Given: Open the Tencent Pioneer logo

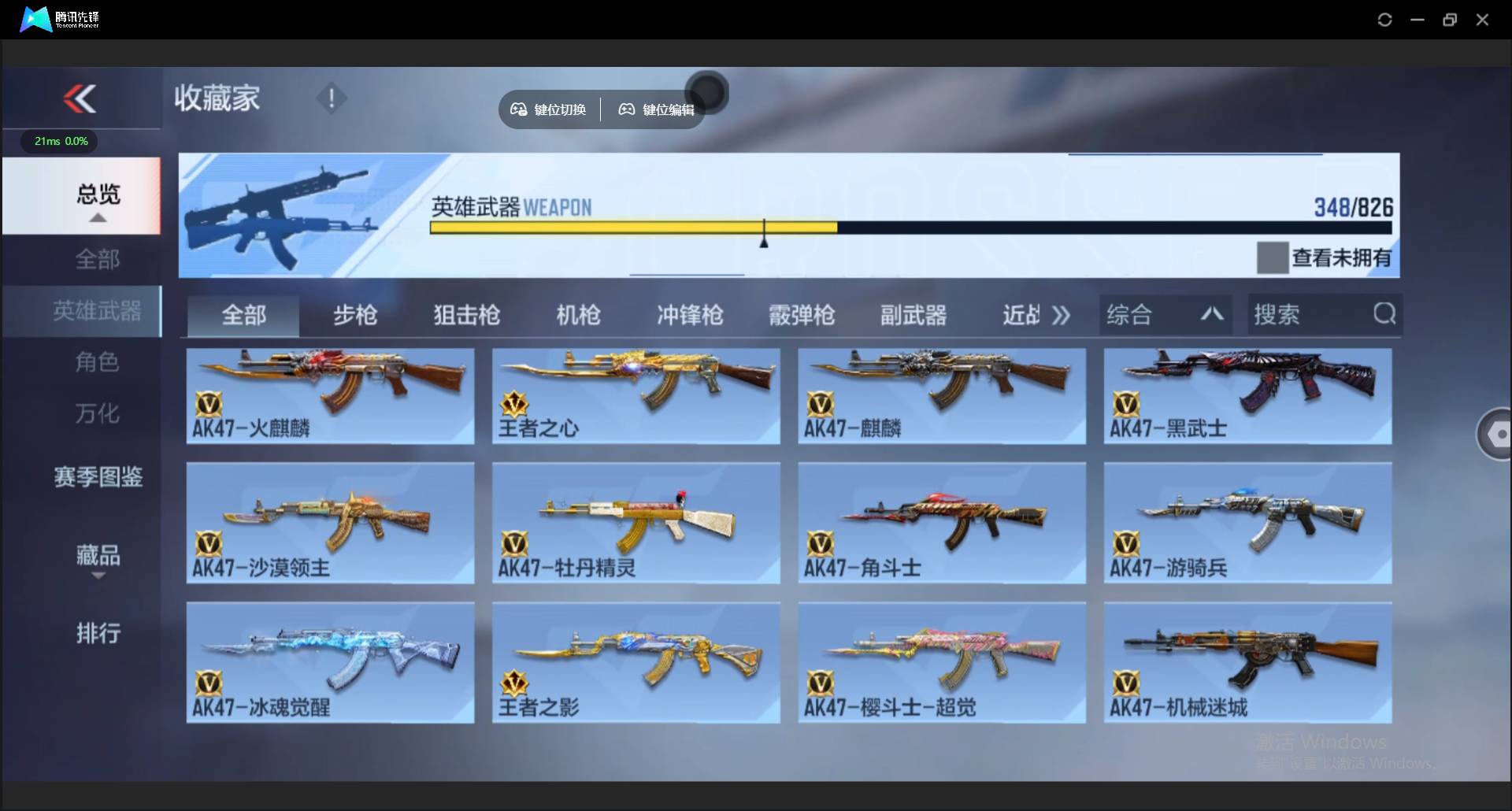Looking at the screenshot, I should pyautogui.click(x=36, y=19).
